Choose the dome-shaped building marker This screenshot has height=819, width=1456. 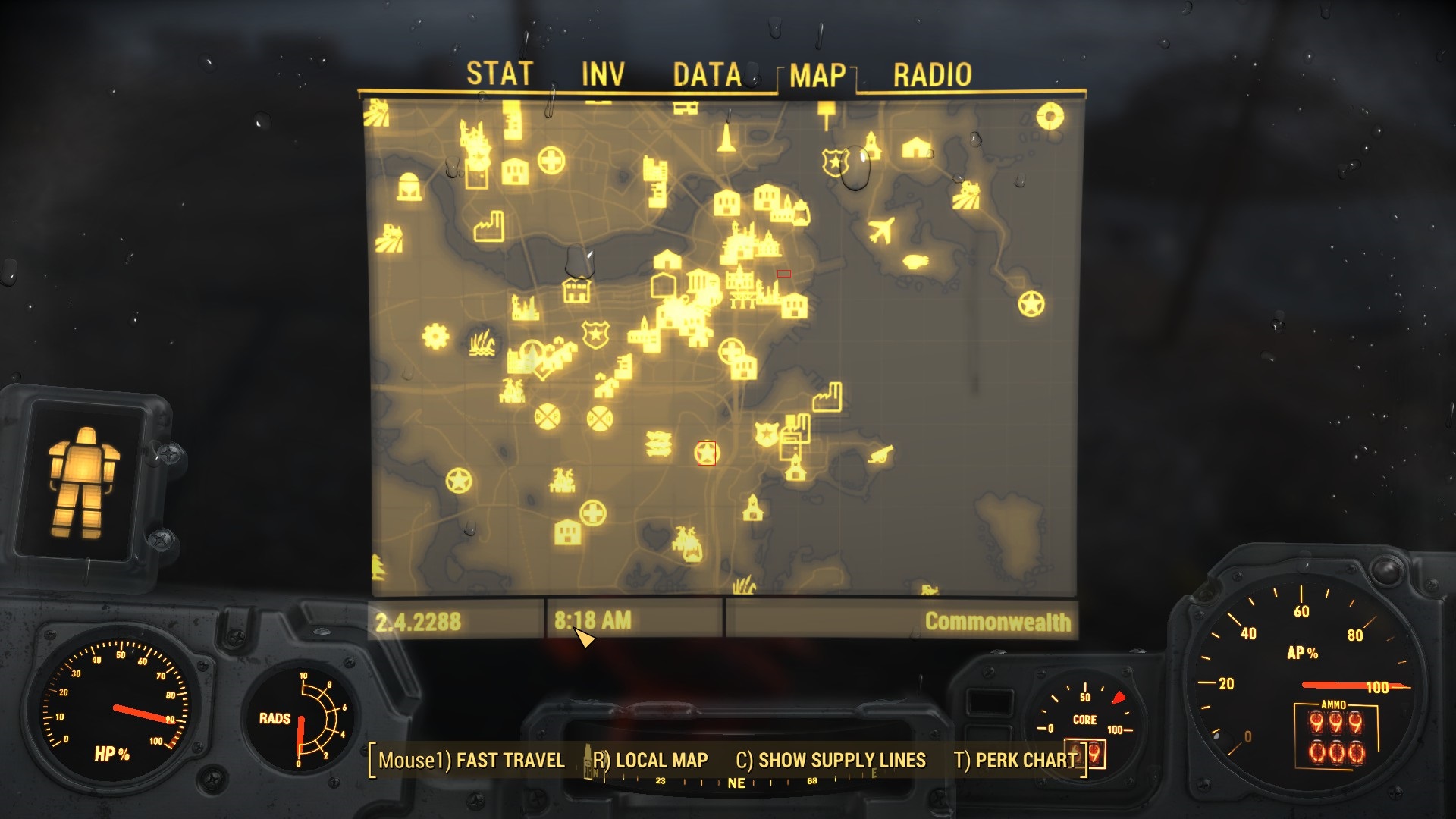click(409, 186)
